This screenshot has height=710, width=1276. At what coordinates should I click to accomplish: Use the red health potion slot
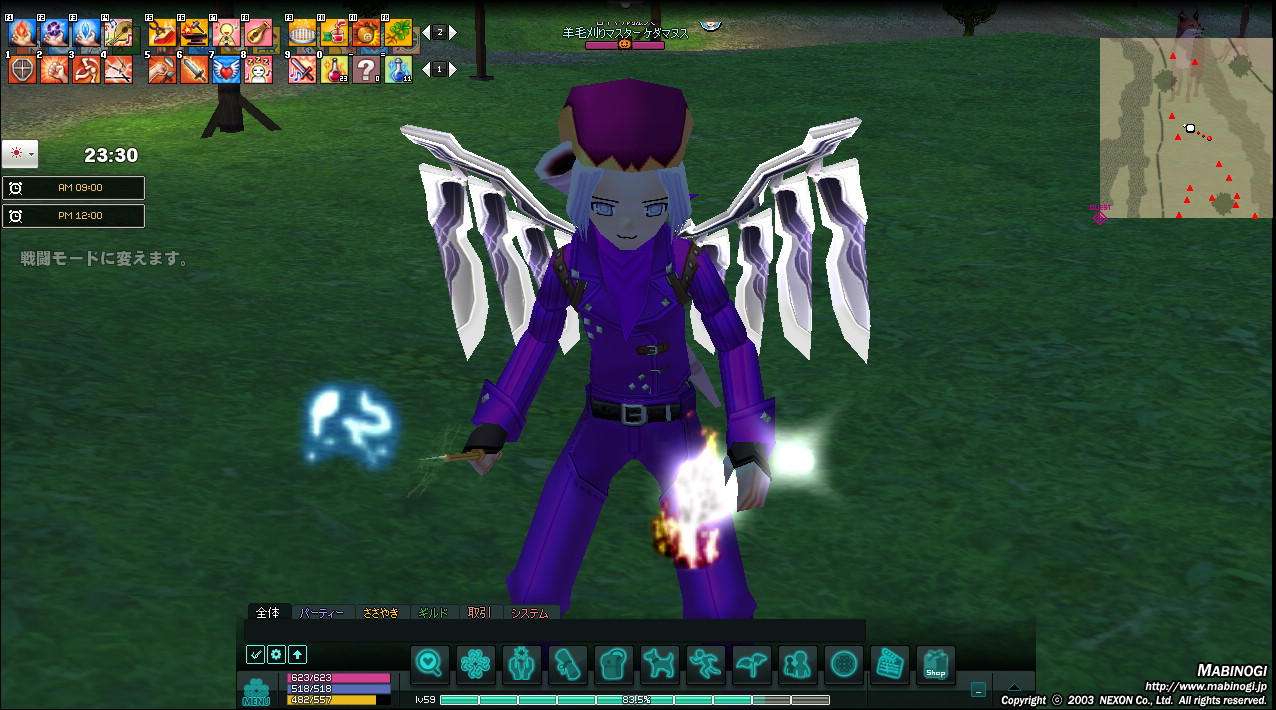pos(334,70)
